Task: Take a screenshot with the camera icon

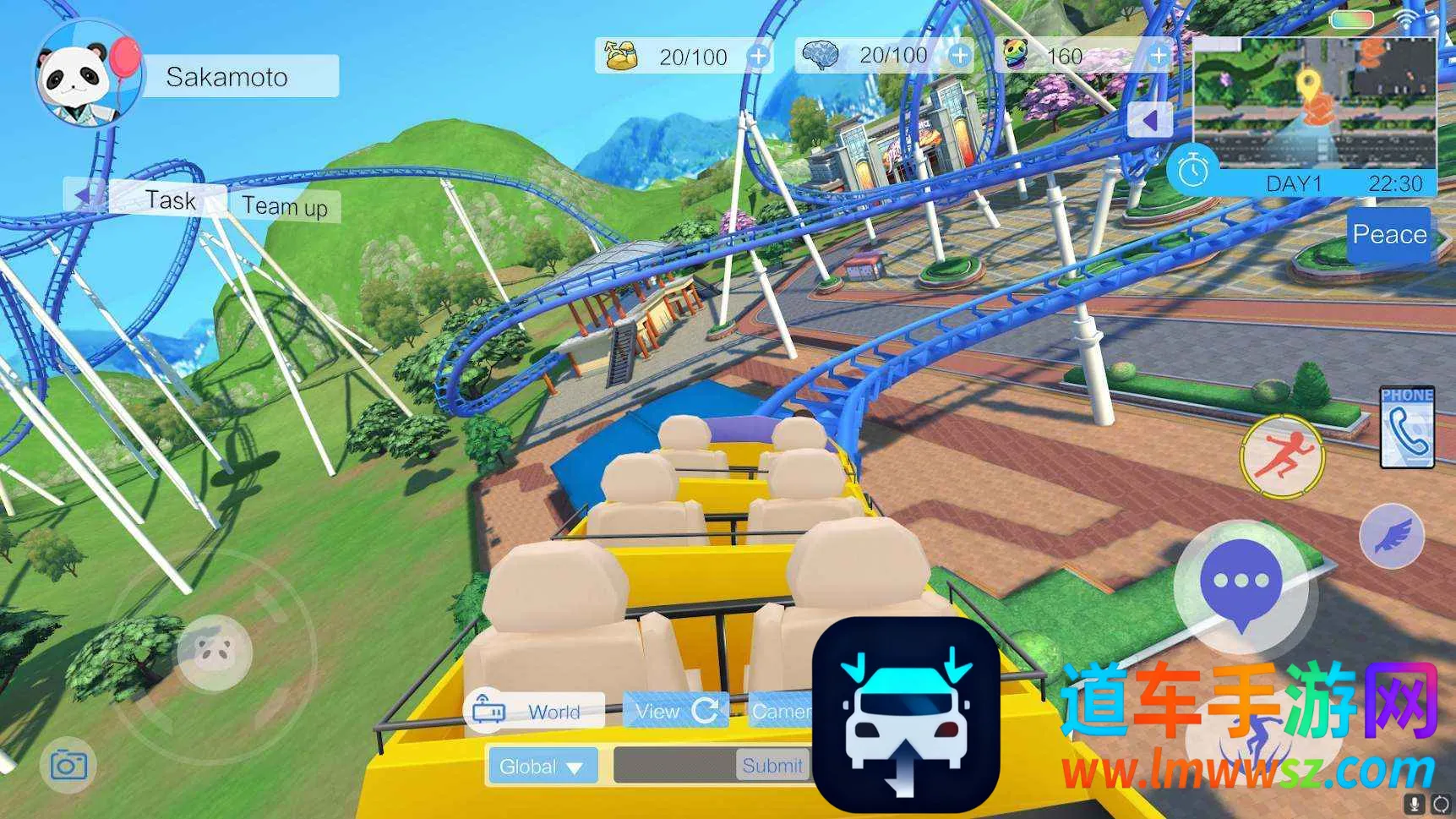Action: click(x=68, y=766)
